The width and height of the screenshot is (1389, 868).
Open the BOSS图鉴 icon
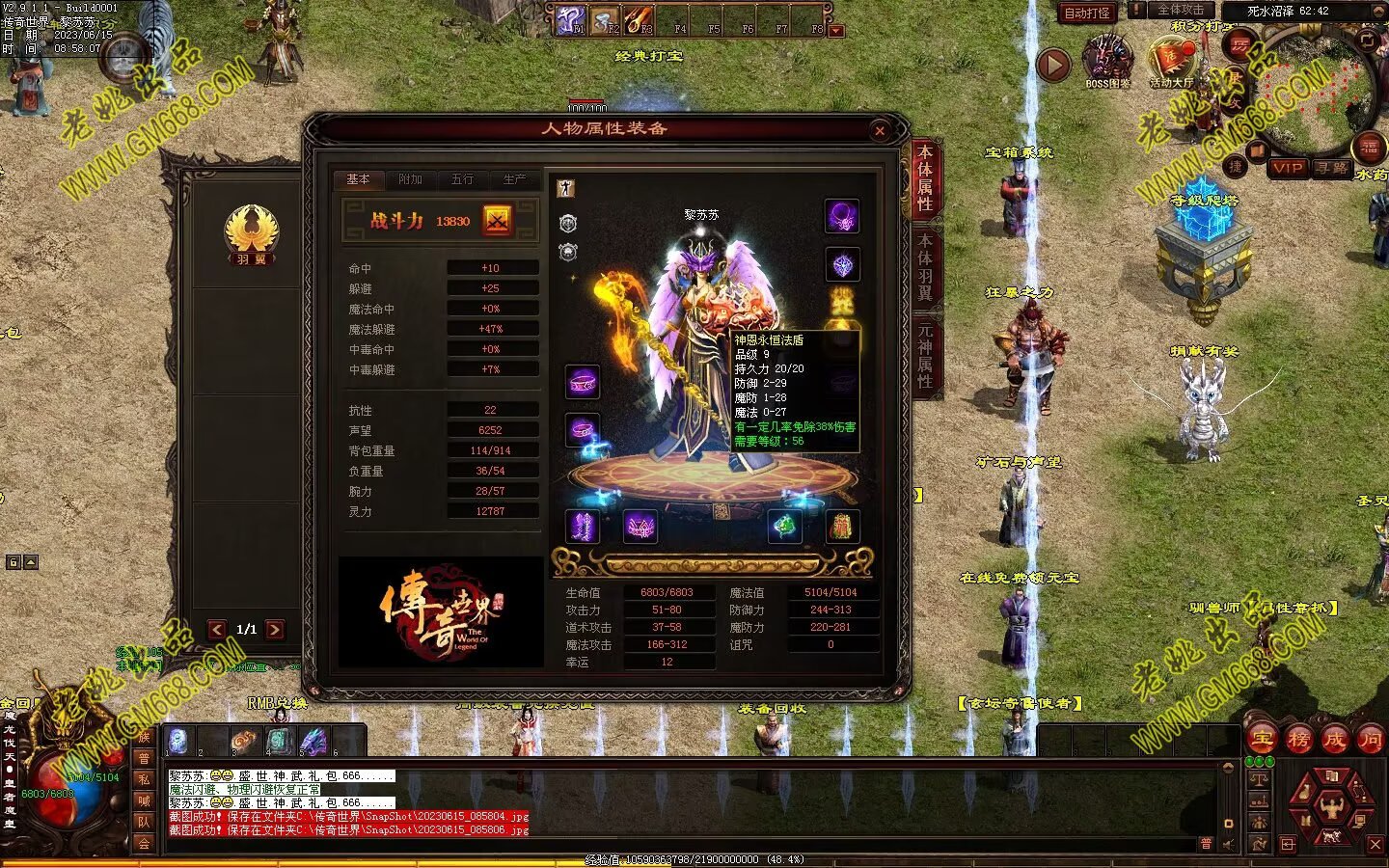(x=1107, y=61)
